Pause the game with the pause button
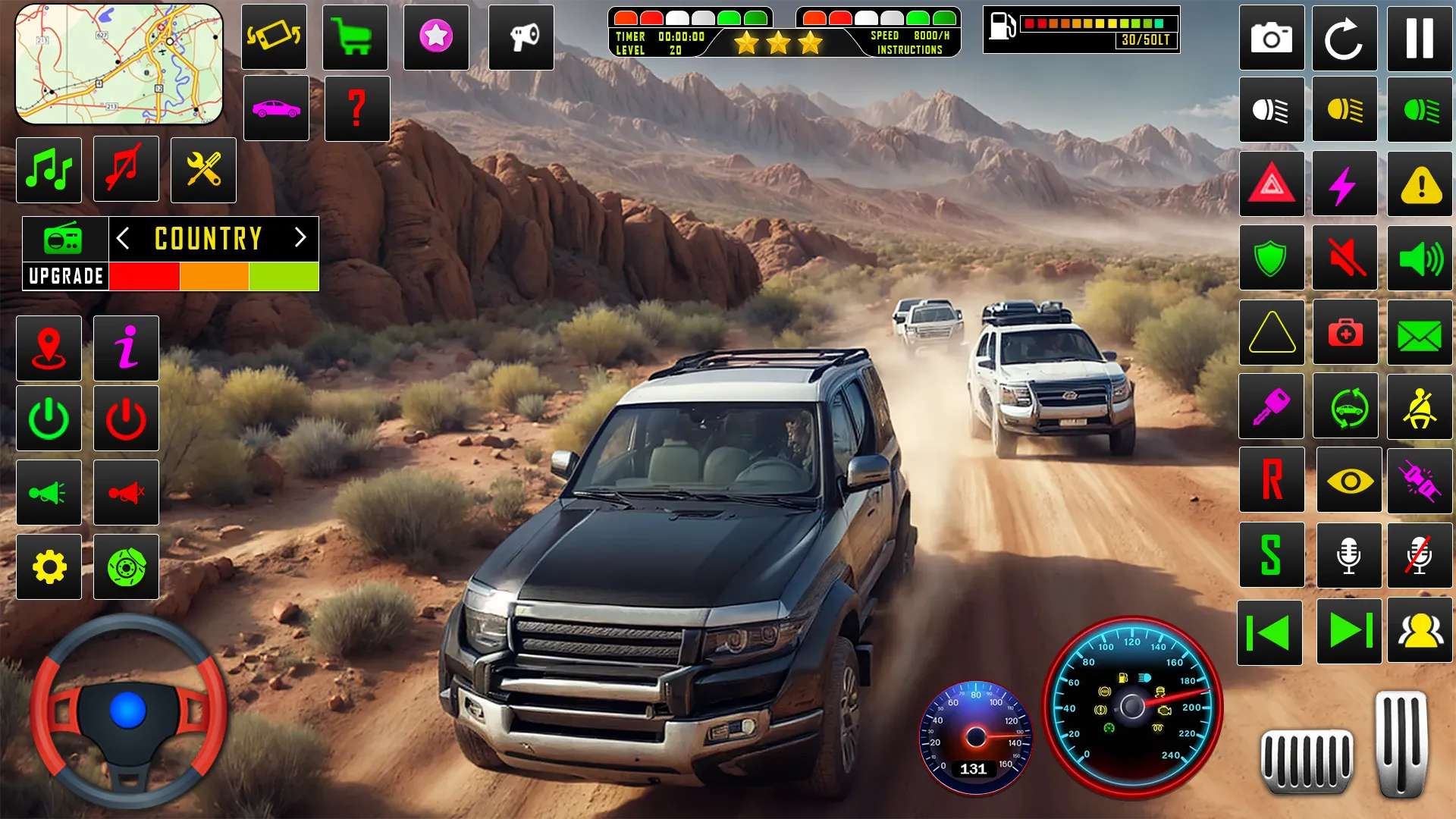Image resolution: width=1456 pixels, height=819 pixels. click(x=1420, y=38)
